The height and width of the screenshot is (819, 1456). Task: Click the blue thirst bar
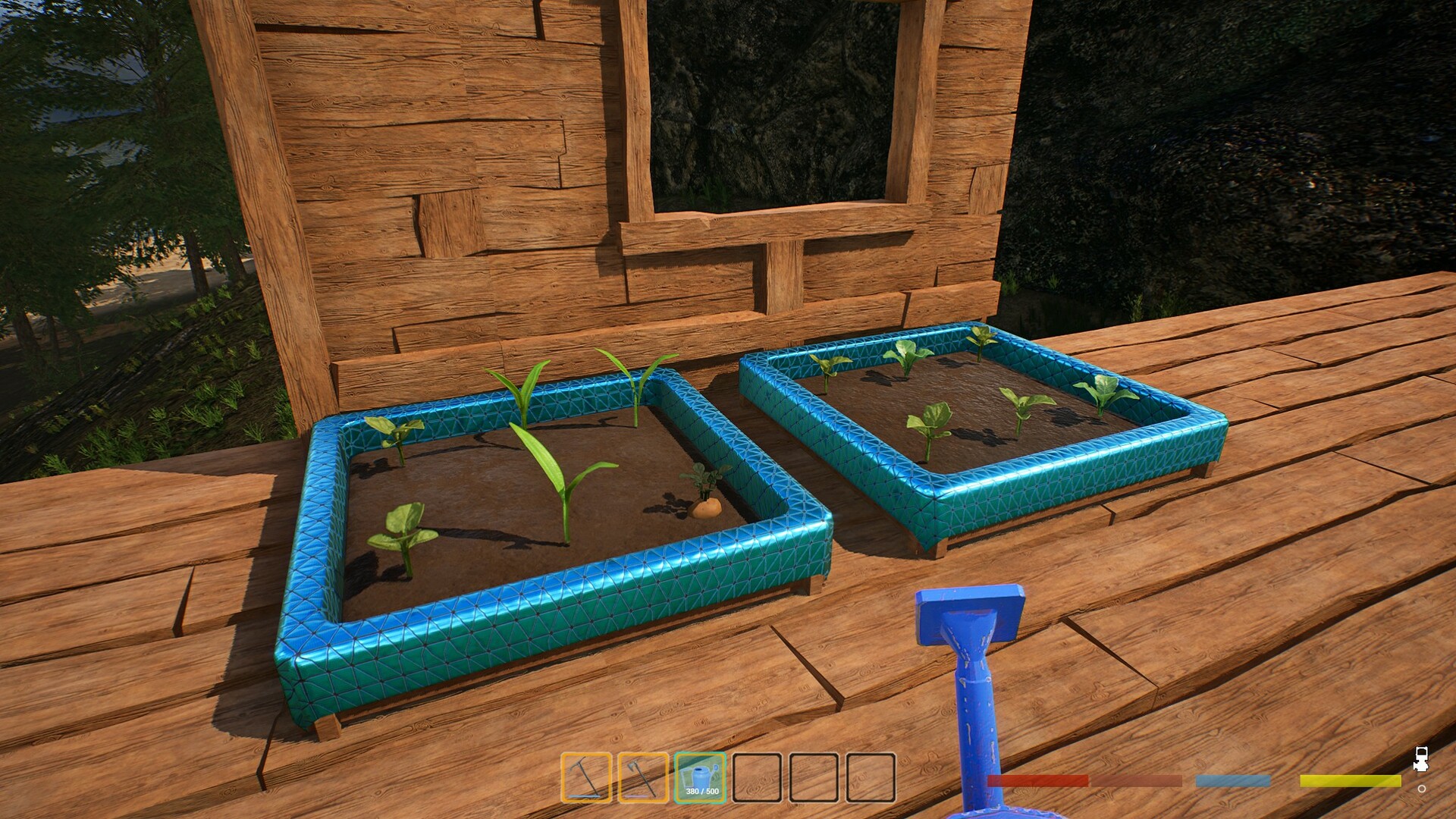tap(1232, 780)
